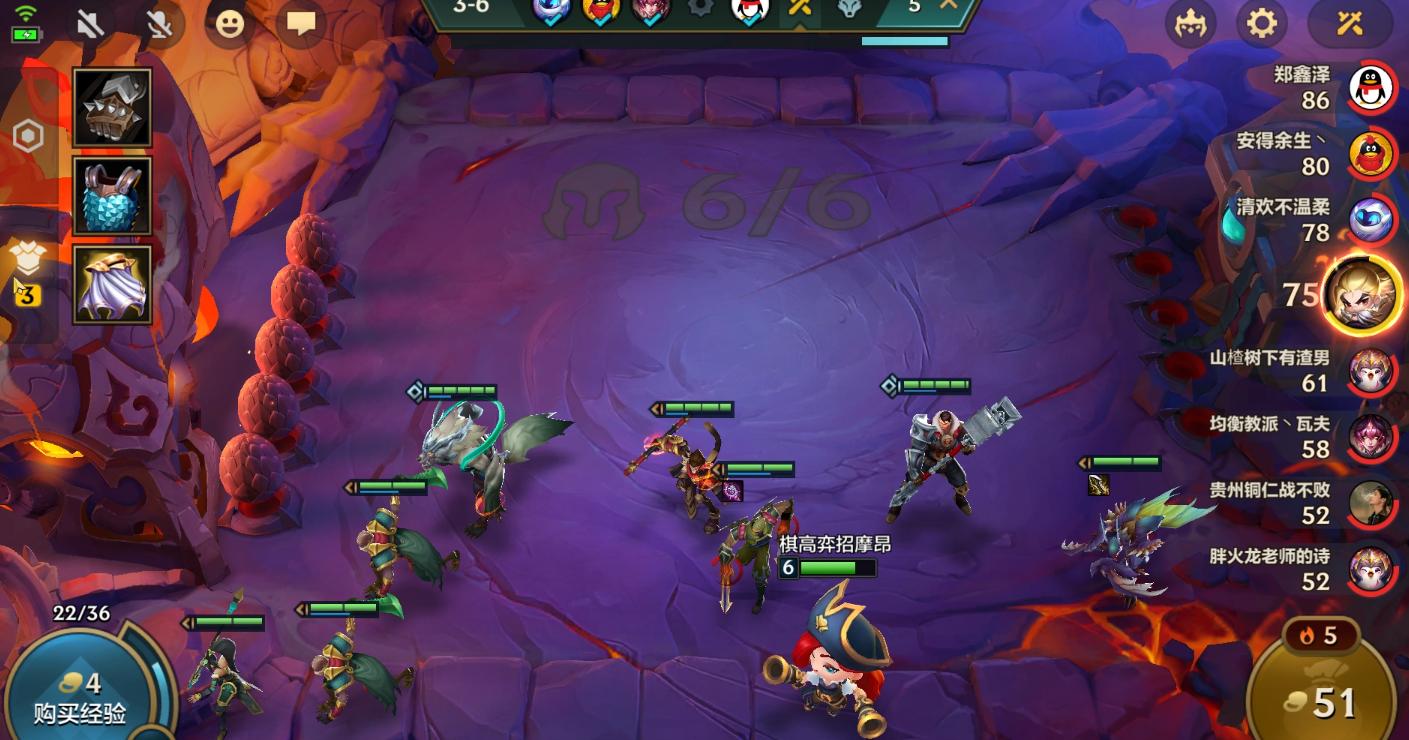Open the emoji emote picker
1409x740 pixels.
coord(229,24)
